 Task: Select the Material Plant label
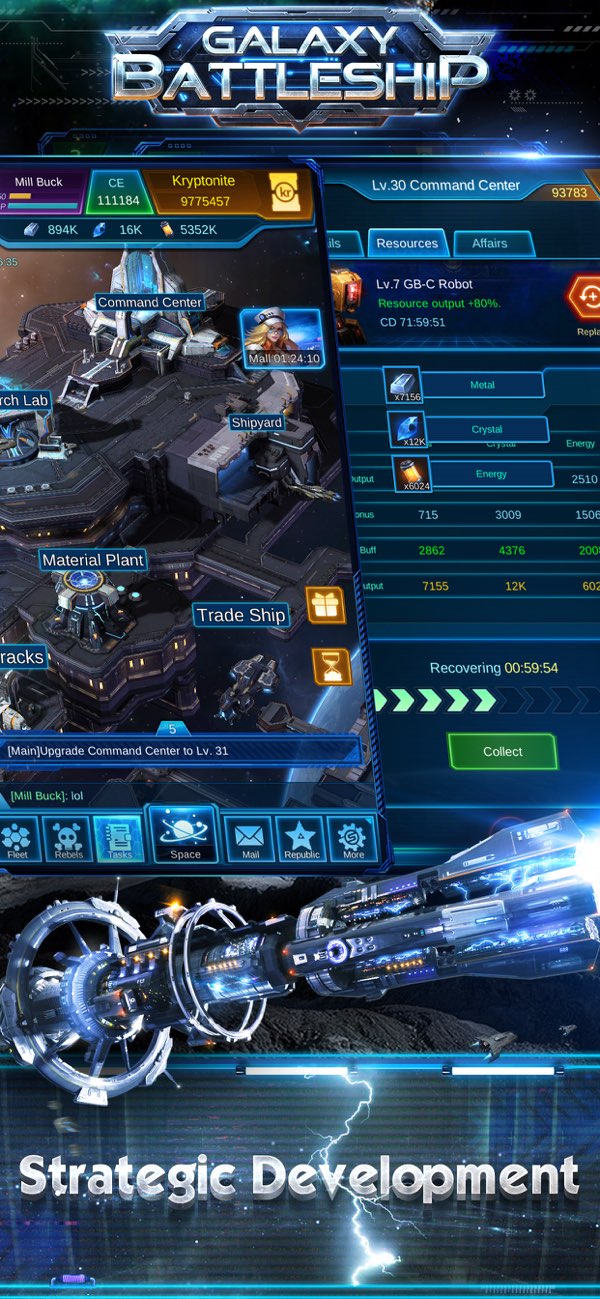coord(93,560)
